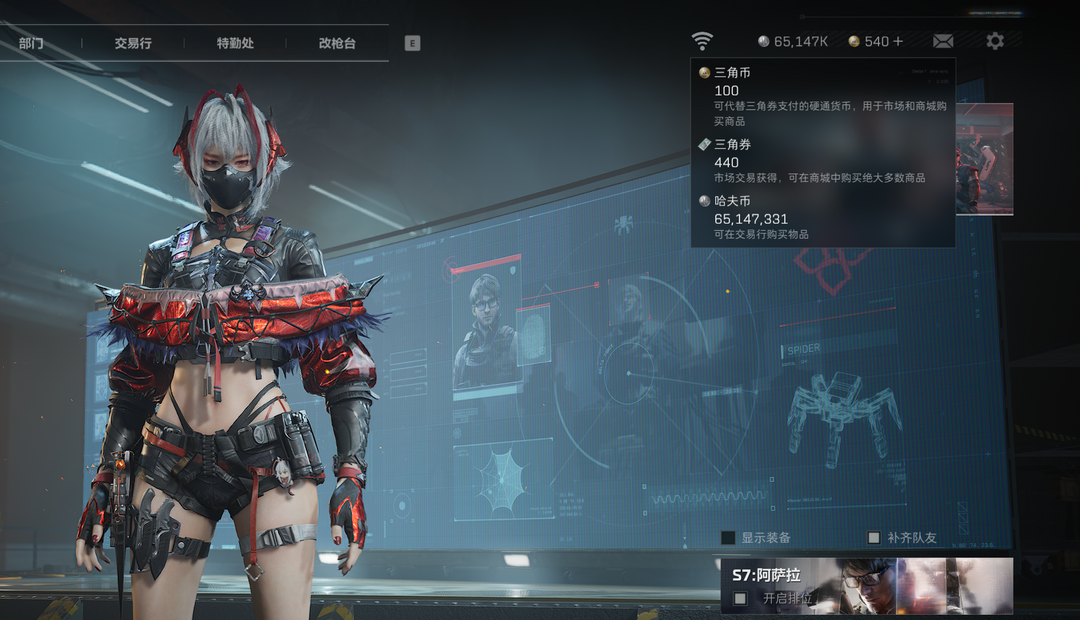This screenshot has height=620, width=1080.
Task: Open the 交易行 tab
Action: coord(133,44)
